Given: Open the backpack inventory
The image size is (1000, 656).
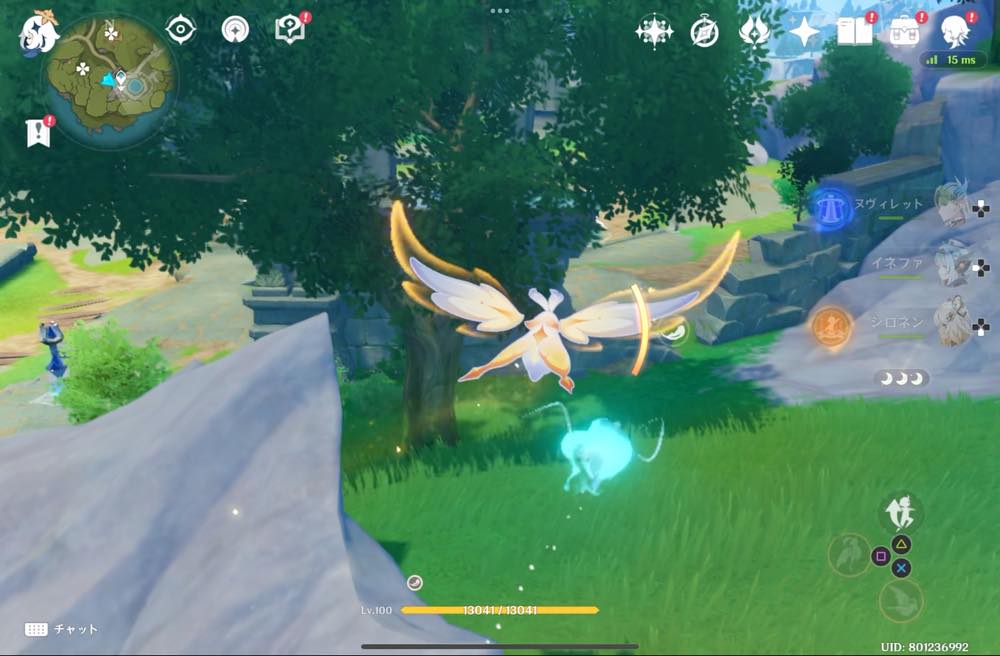Looking at the screenshot, I should click(x=906, y=32).
